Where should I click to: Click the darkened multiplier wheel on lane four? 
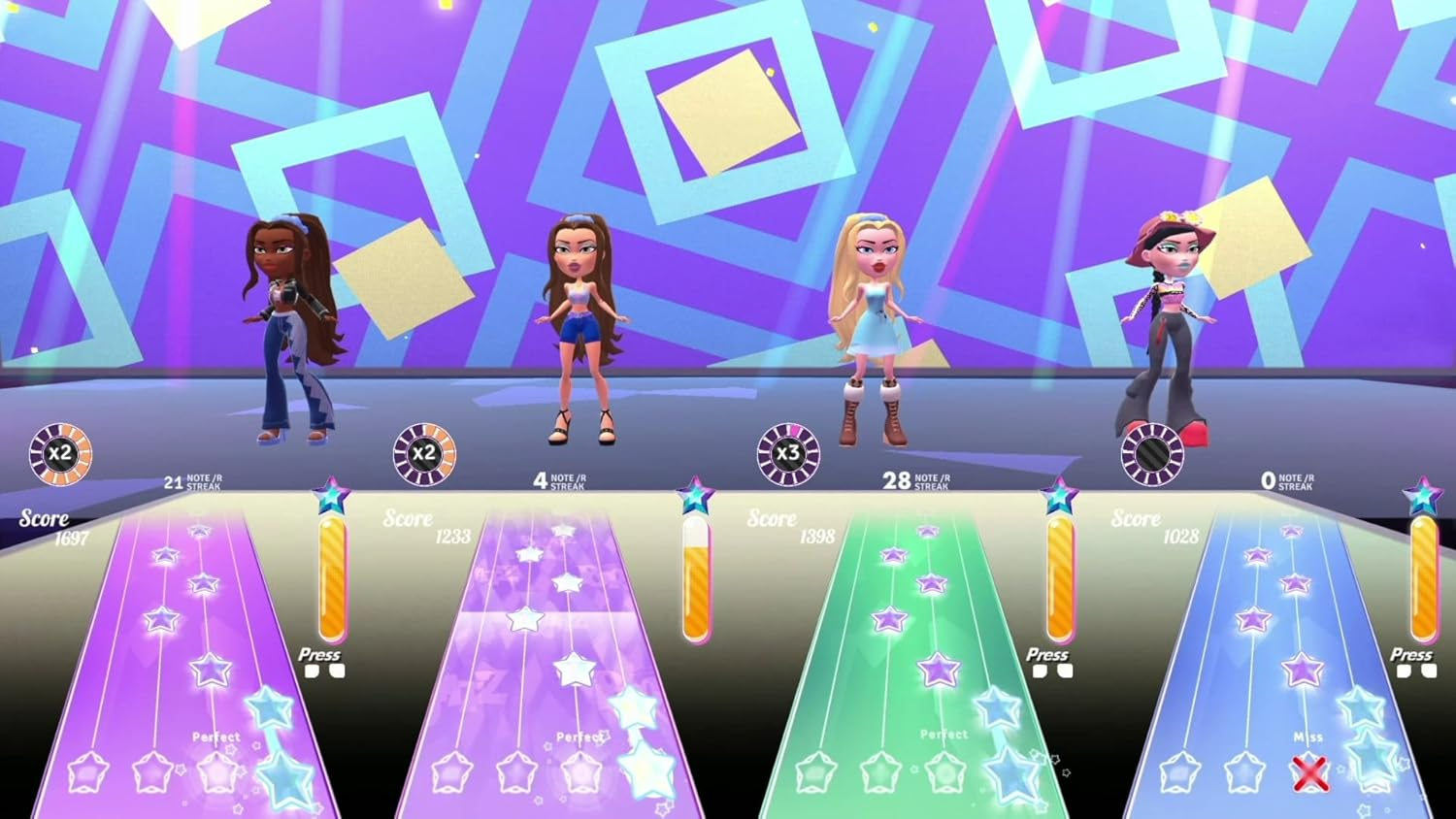(x=1150, y=452)
